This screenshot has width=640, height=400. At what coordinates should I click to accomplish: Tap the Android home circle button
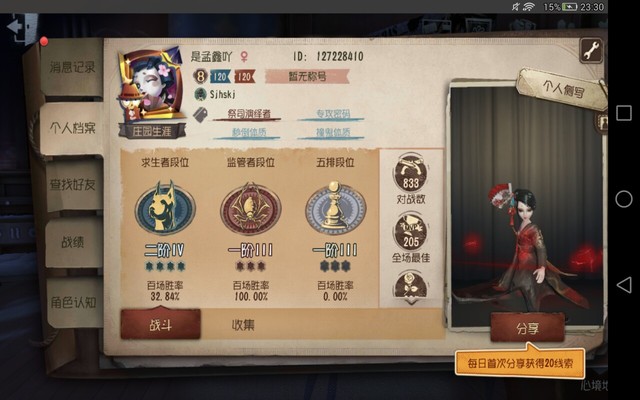pyautogui.click(x=624, y=199)
